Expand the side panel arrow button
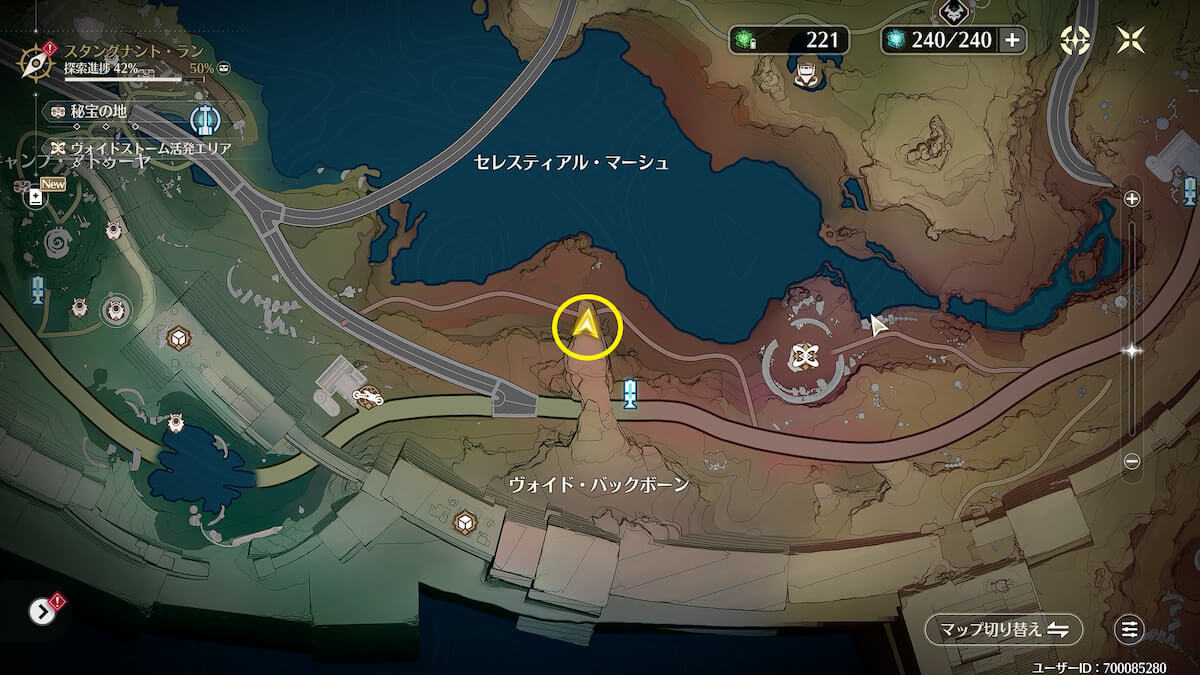Screen dimensions: 1200x675 pyautogui.click(x=43, y=611)
